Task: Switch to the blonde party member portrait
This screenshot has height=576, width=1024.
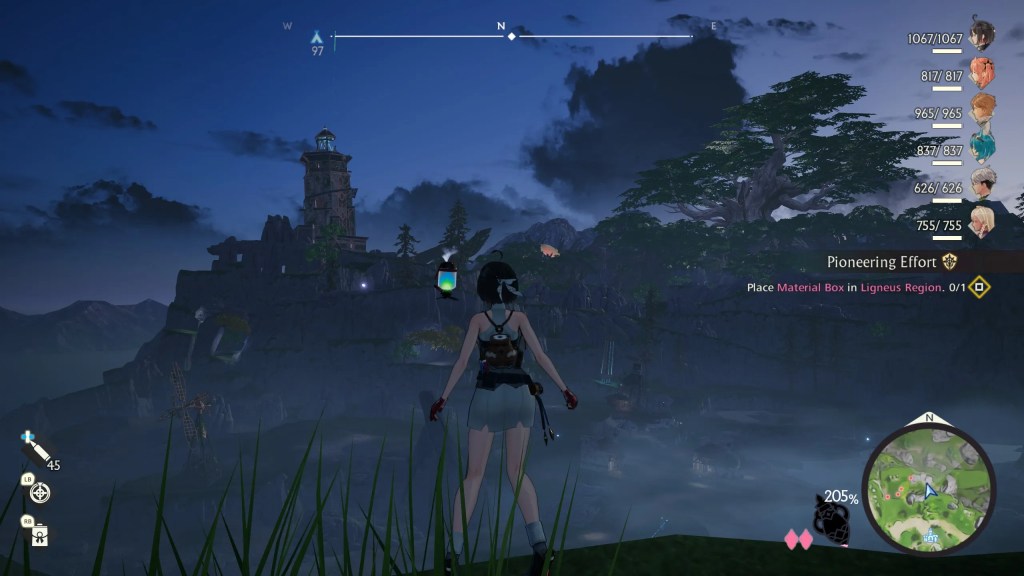Action: (982, 221)
